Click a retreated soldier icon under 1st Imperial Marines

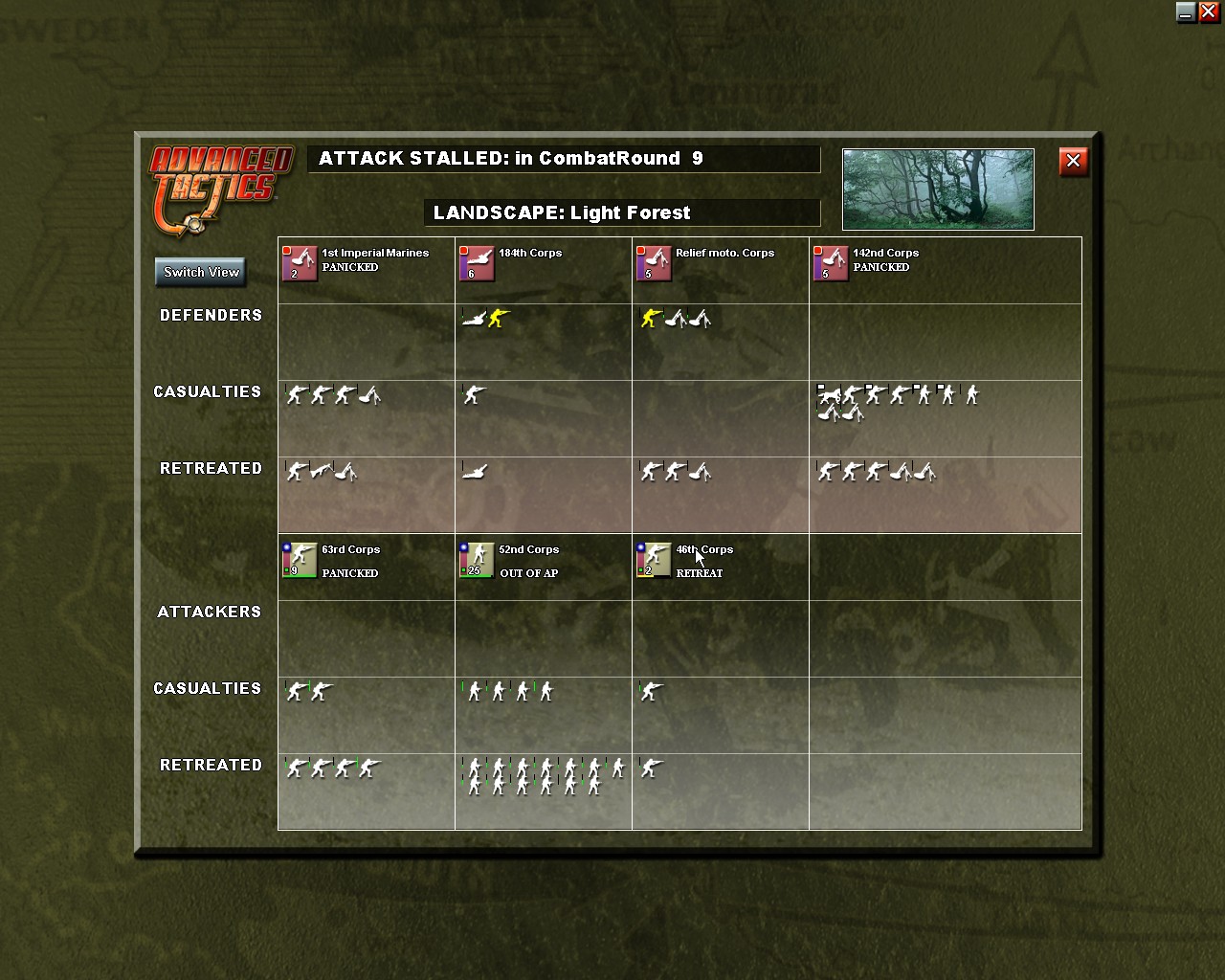tap(297, 471)
